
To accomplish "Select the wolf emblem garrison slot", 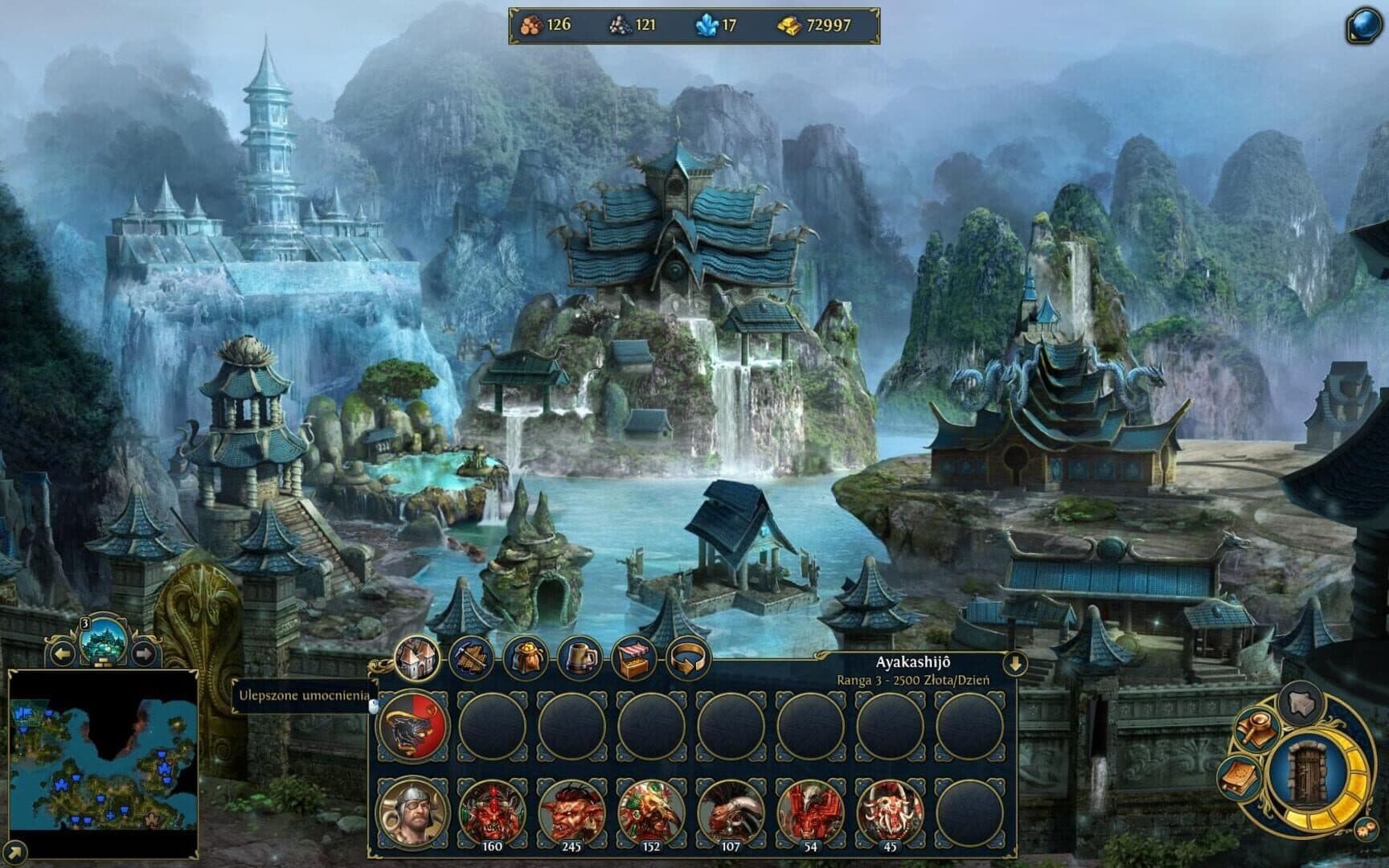I will 413,727.
